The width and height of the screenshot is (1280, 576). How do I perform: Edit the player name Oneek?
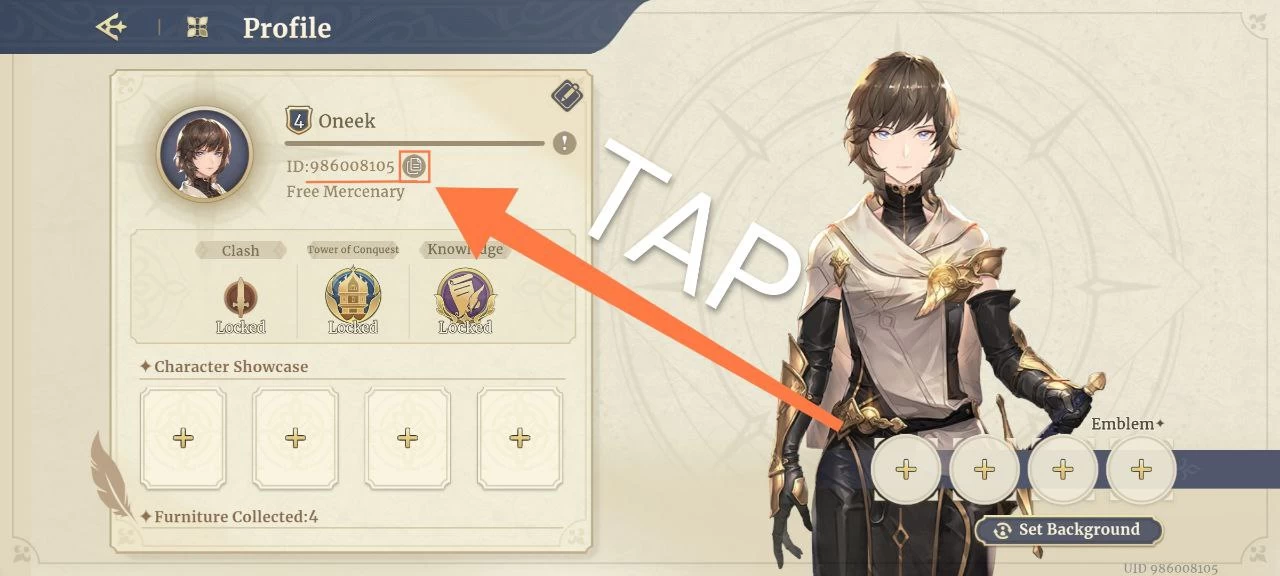click(346, 121)
